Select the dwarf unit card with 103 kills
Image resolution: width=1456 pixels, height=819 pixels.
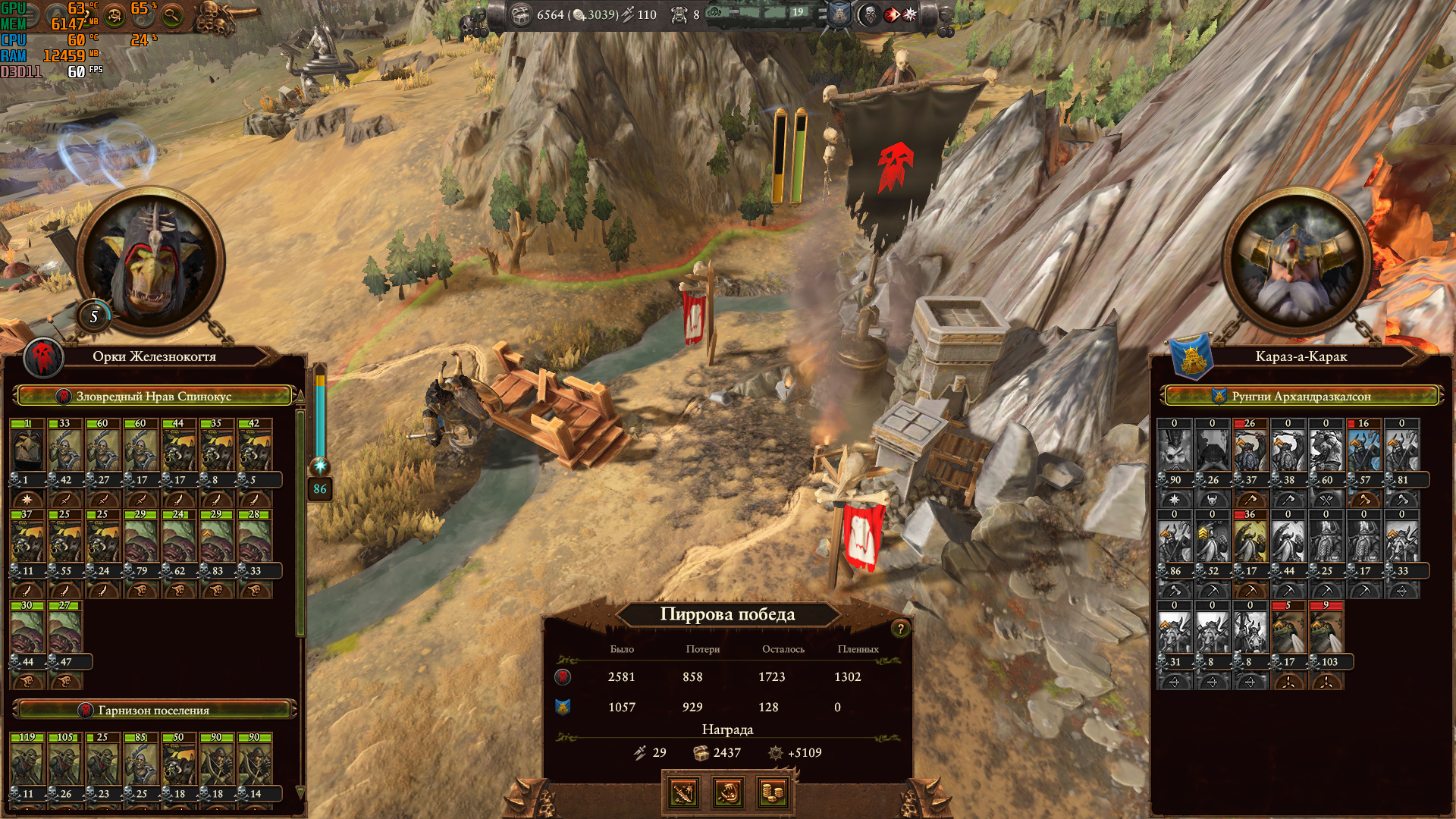coord(1326,632)
